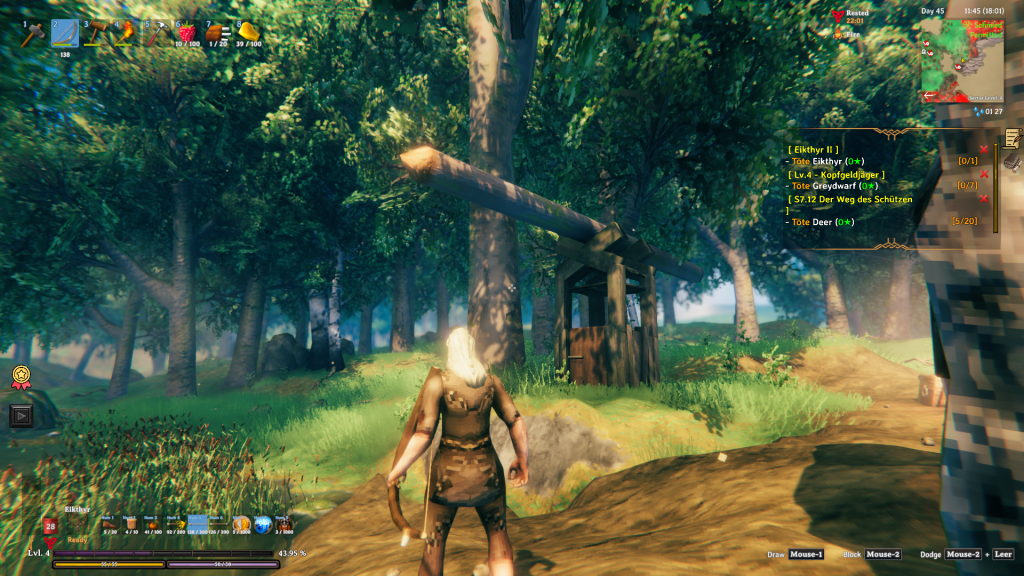The image size is (1024, 576).
Task: Select the stone hammer in hotbar slot 1
Action: (x=33, y=34)
